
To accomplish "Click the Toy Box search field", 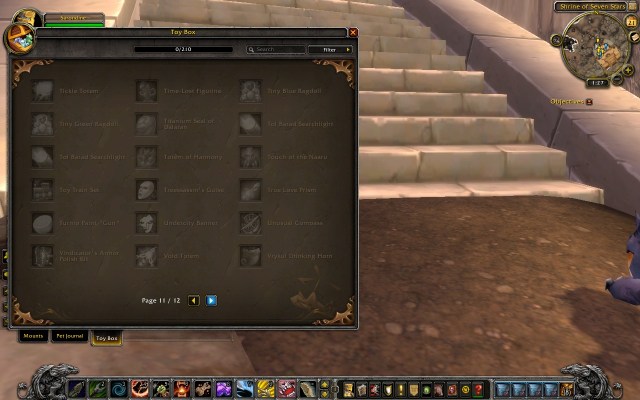I will pos(278,49).
